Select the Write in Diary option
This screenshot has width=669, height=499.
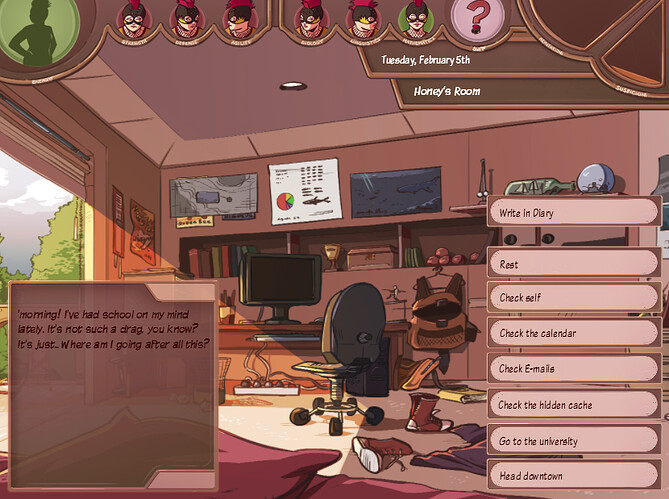(x=572, y=212)
